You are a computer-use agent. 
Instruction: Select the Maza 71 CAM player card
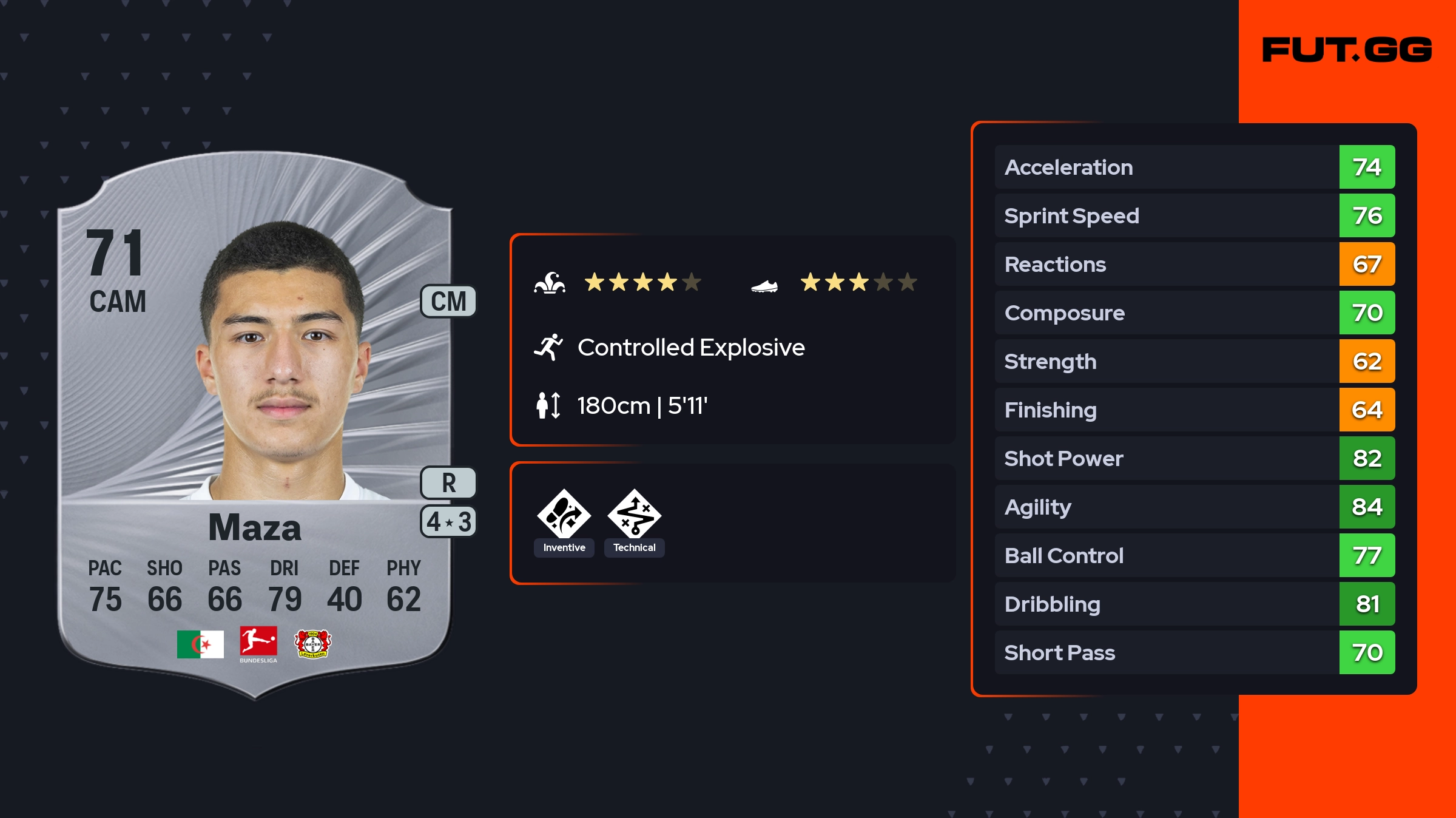(x=255, y=425)
